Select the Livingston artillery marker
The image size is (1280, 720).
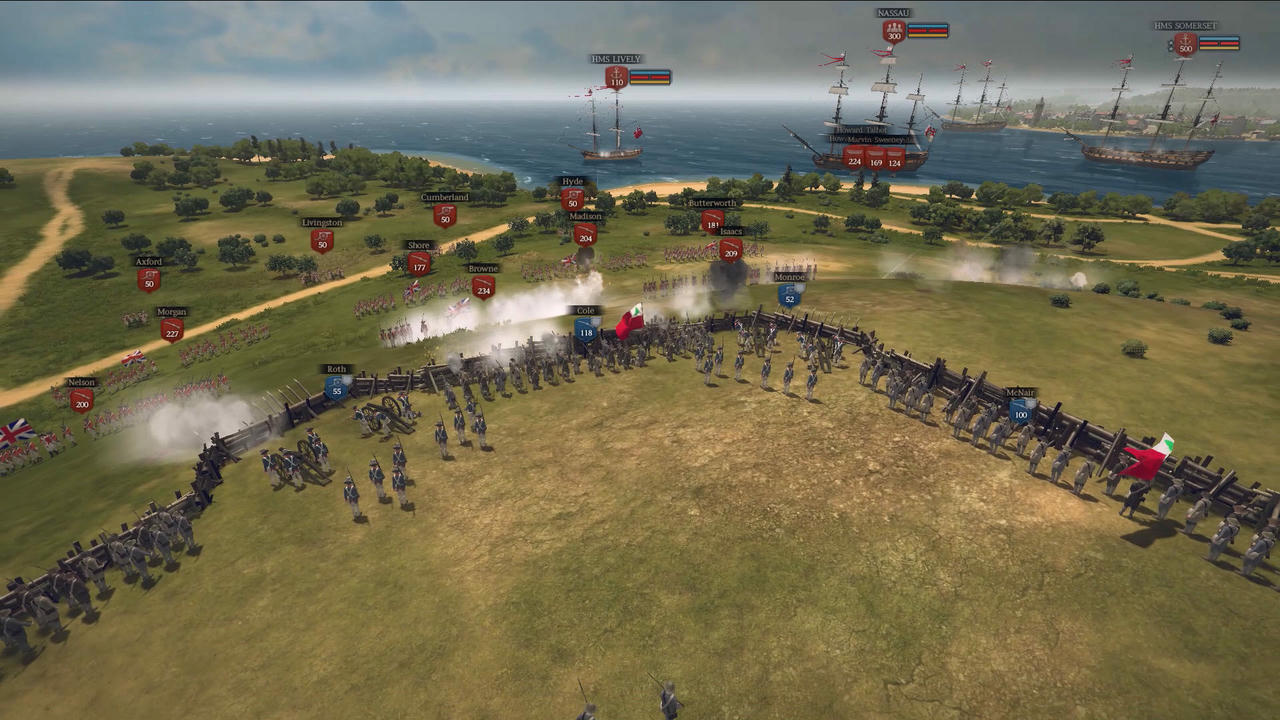321,240
